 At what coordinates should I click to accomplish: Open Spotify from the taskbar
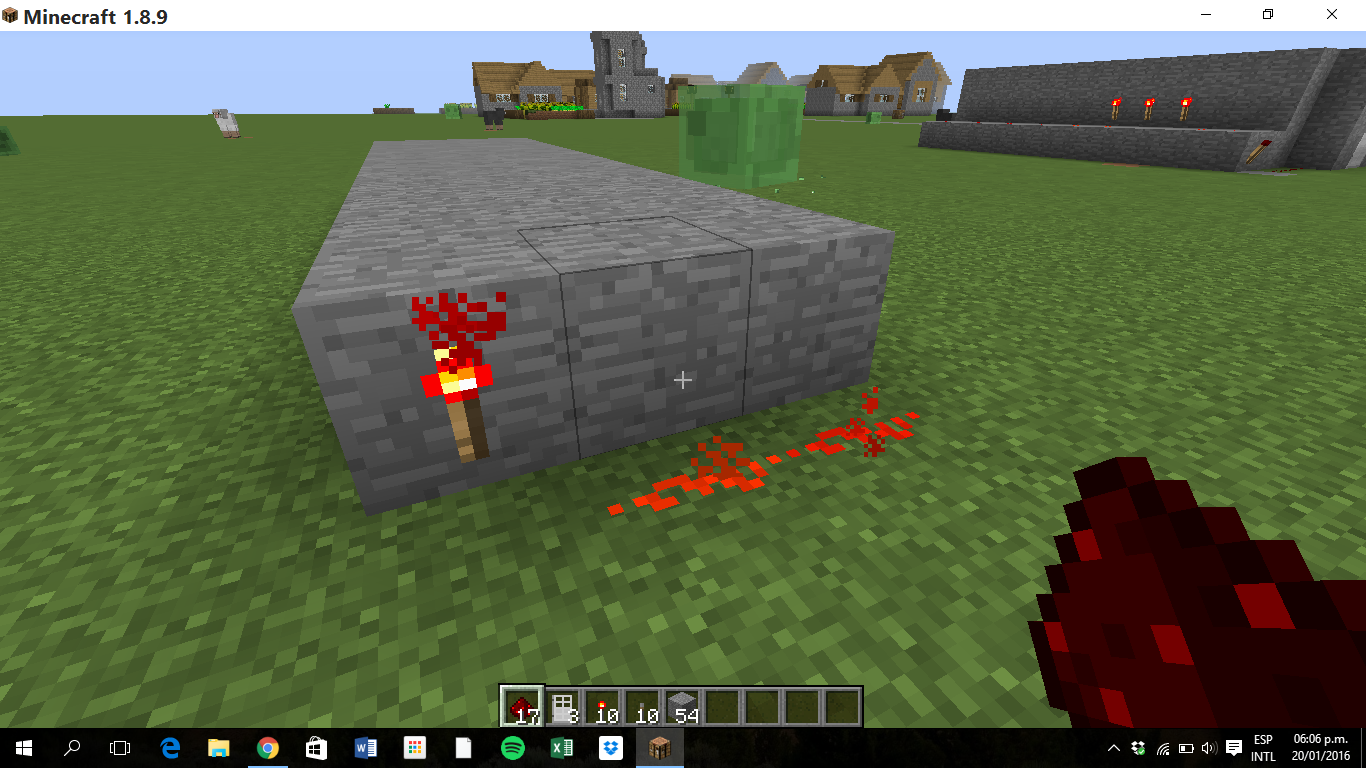tap(512, 747)
